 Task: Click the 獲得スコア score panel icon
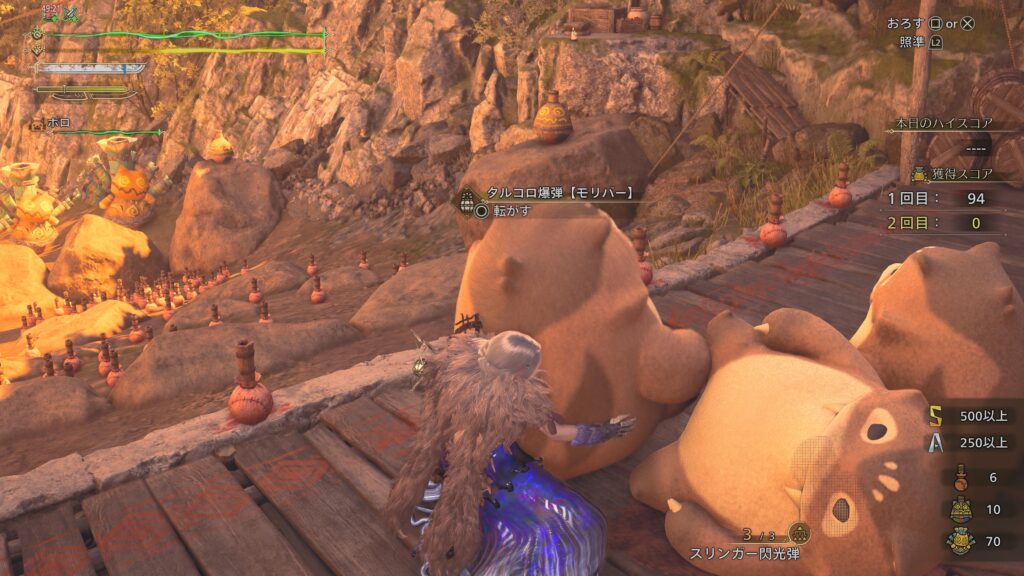(x=917, y=174)
